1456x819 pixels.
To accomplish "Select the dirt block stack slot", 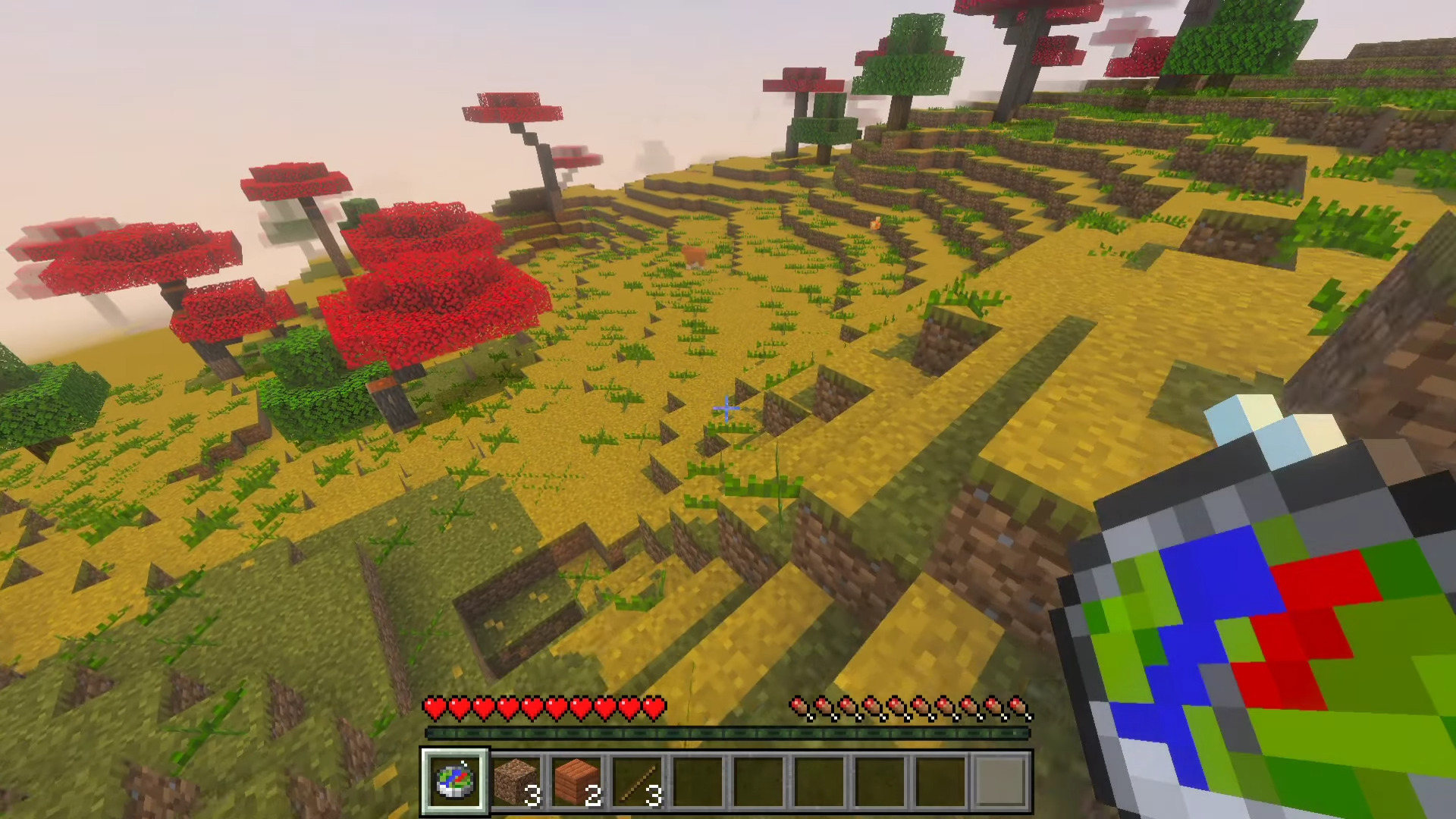I will click(516, 780).
